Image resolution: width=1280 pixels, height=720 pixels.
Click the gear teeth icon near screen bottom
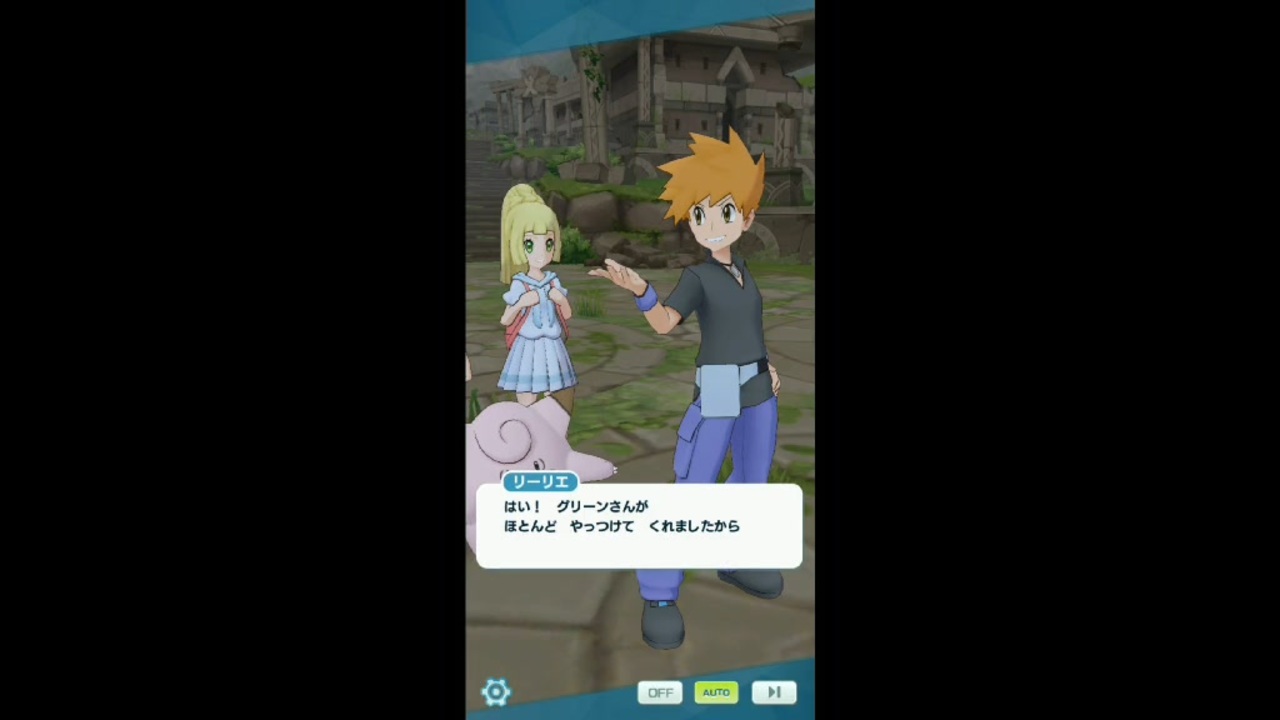click(497, 691)
